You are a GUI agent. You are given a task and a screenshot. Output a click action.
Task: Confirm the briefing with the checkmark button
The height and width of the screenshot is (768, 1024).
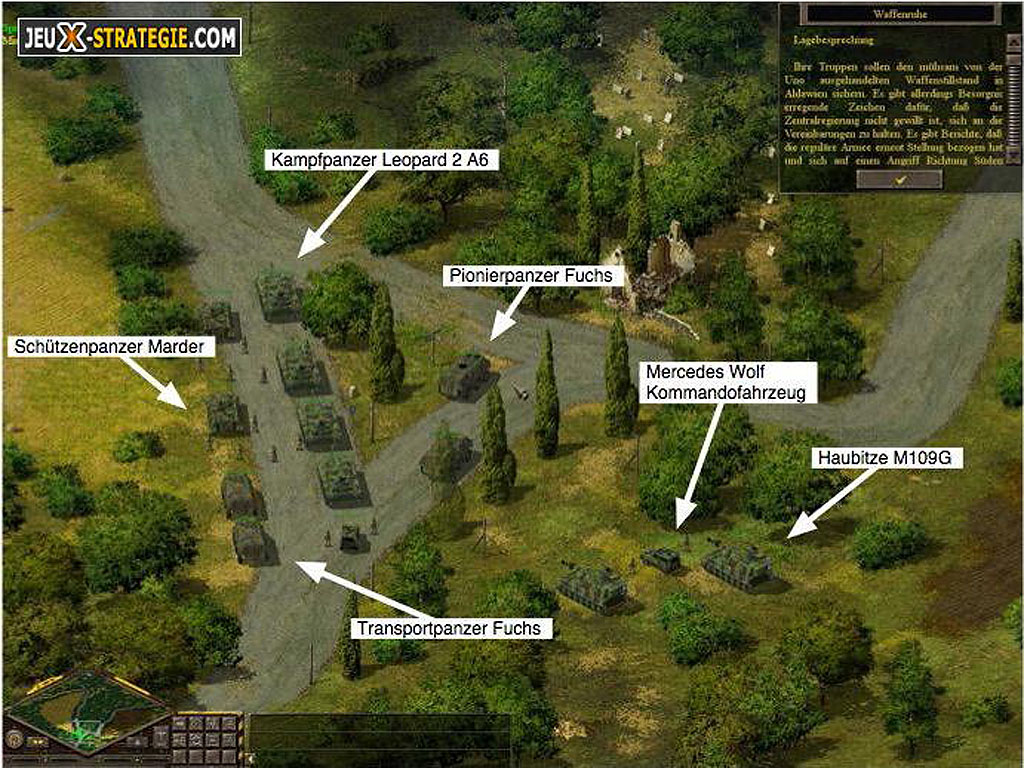900,179
